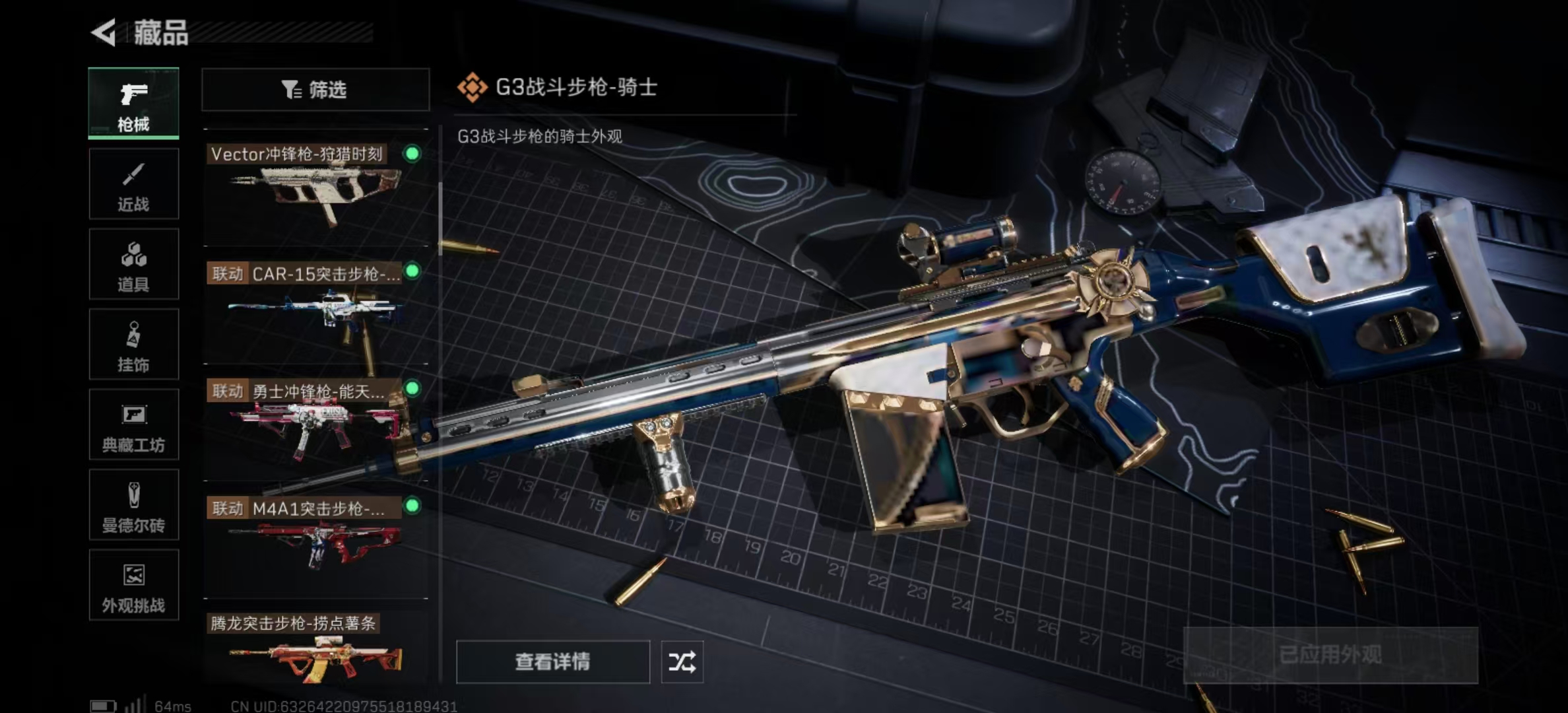The image size is (1568, 713).
Task: Switch to the 枪械 firearms tab
Action: coord(133,104)
